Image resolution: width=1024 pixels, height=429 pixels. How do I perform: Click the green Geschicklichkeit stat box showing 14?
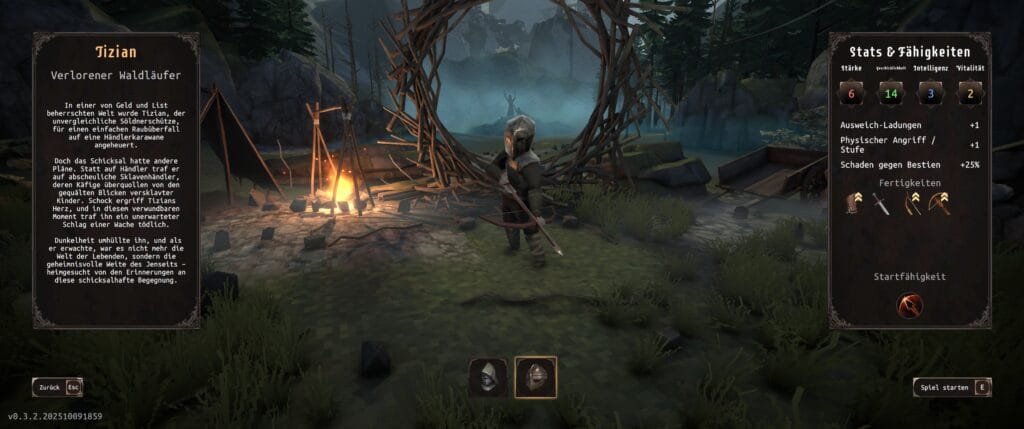pos(891,95)
